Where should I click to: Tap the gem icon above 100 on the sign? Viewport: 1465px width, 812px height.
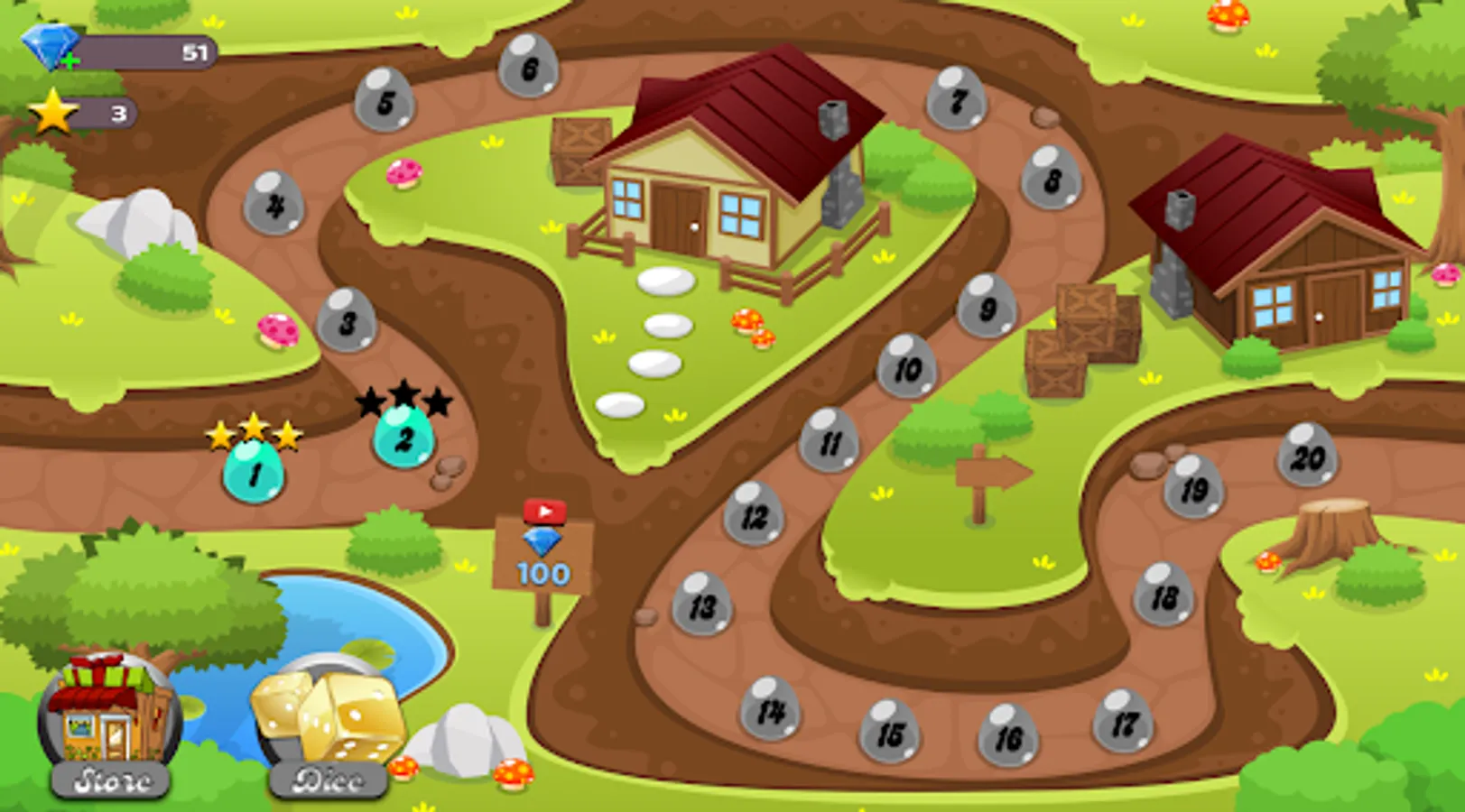click(542, 543)
